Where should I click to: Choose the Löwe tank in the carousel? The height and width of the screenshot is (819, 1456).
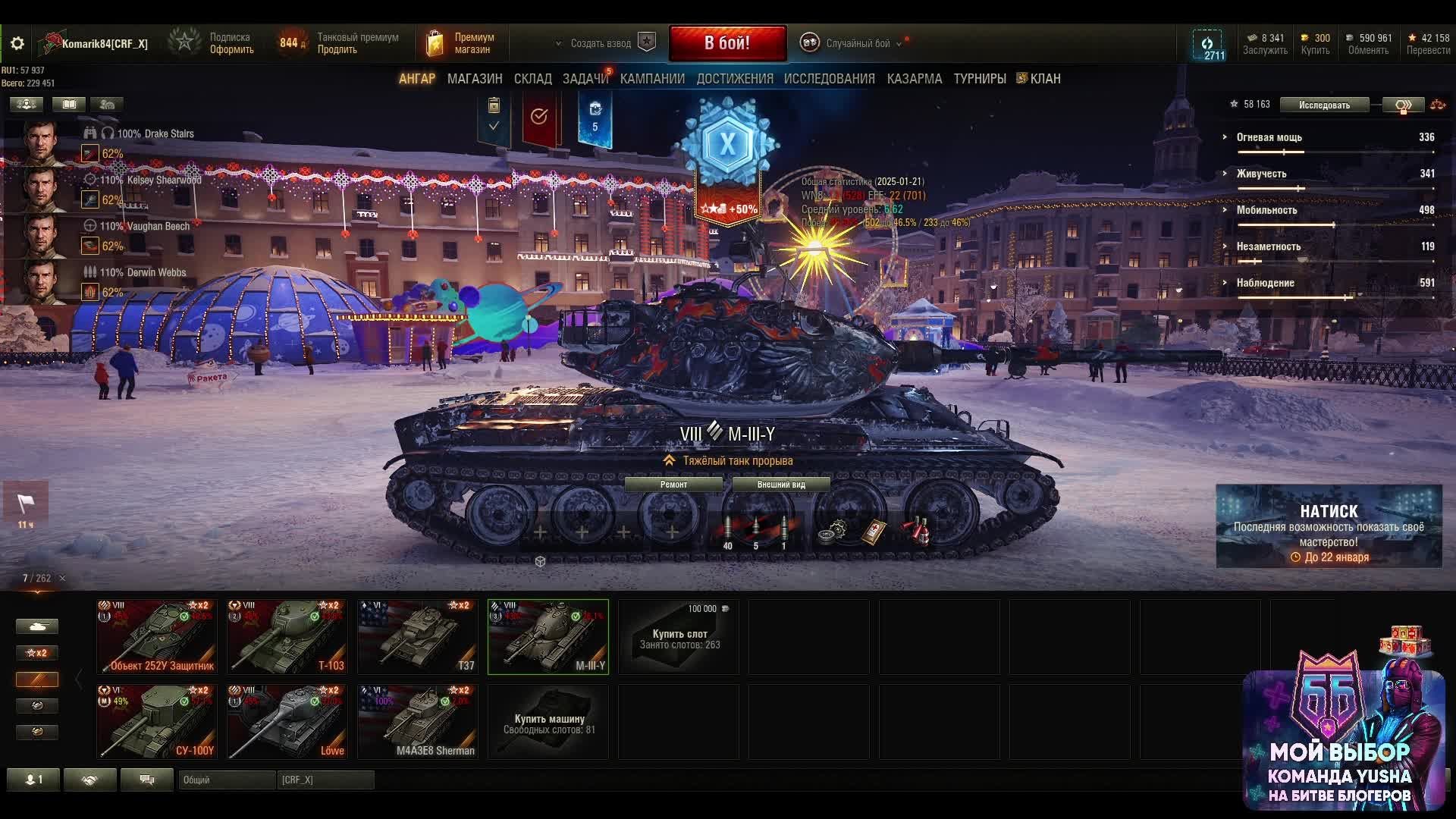pos(287,721)
